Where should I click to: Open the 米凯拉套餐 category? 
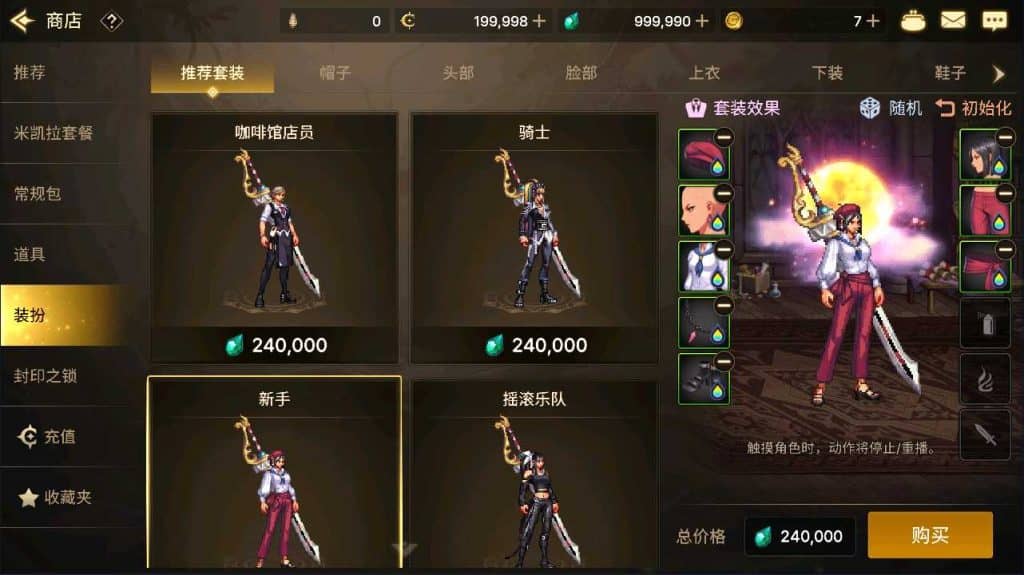point(53,133)
